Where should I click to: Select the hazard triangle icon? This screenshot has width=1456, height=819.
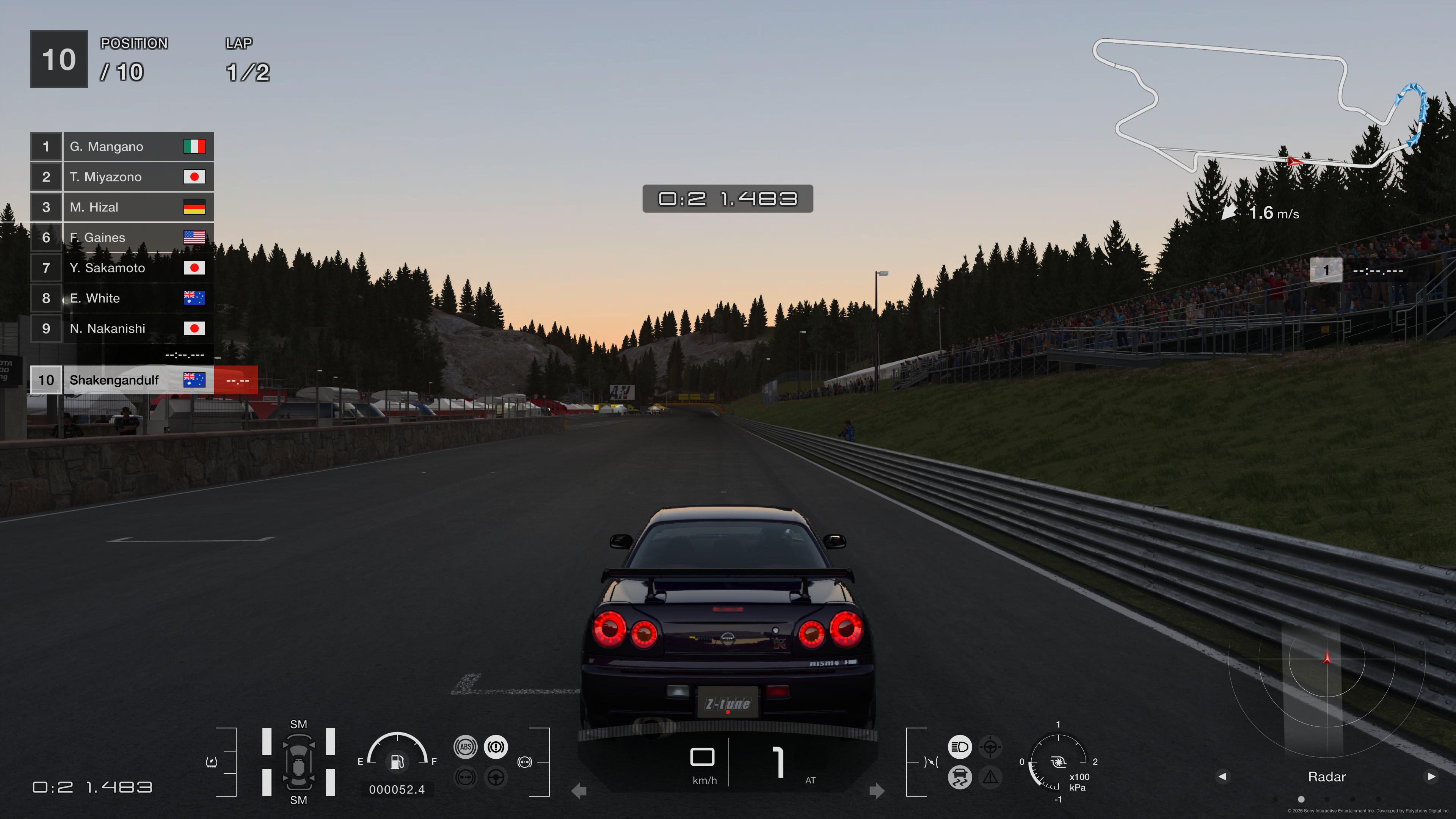(990, 777)
